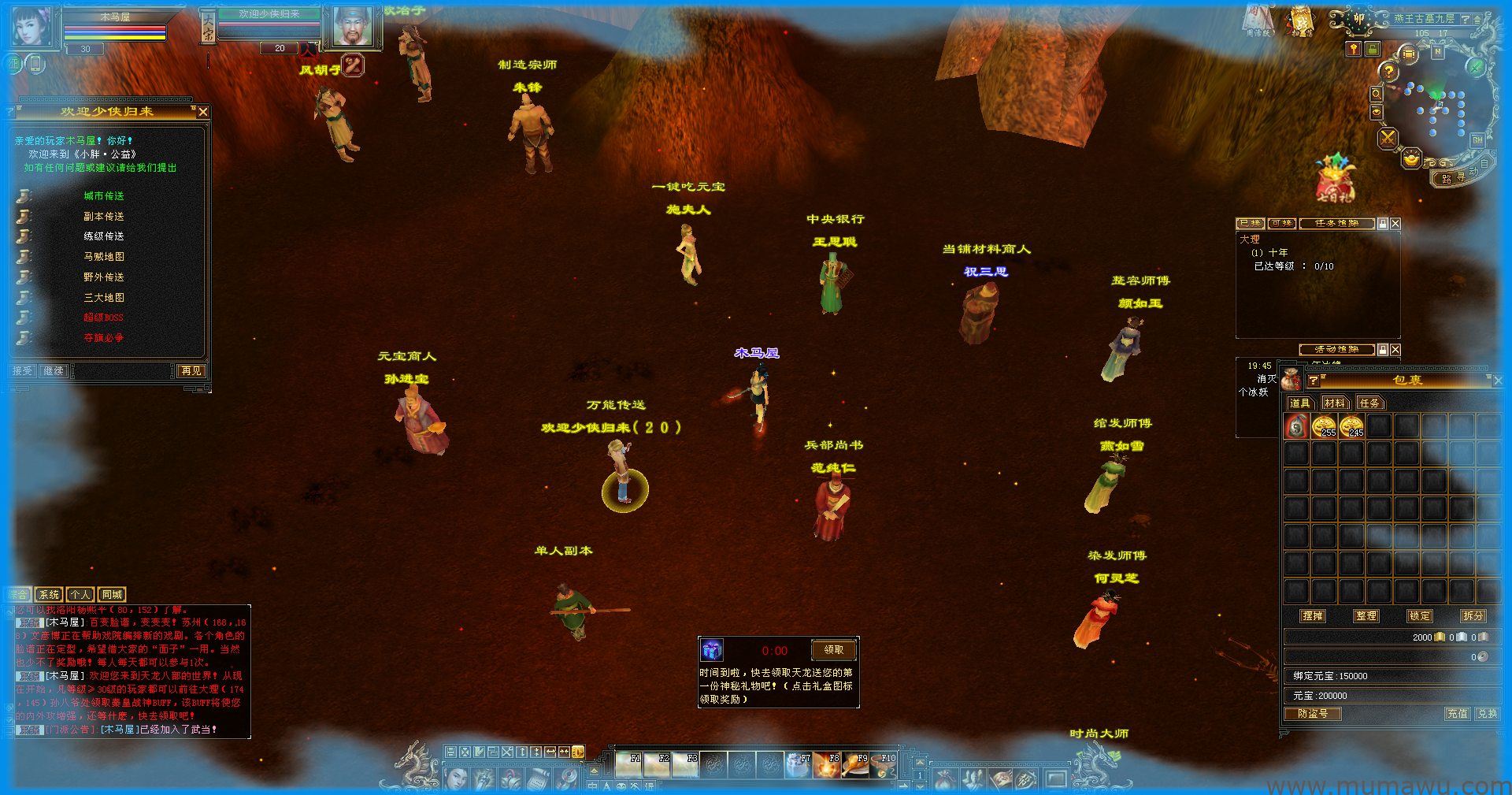
Task: Close the 欢迎少侠归来 dialog window
Action: pyautogui.click(x=203, y=112)
